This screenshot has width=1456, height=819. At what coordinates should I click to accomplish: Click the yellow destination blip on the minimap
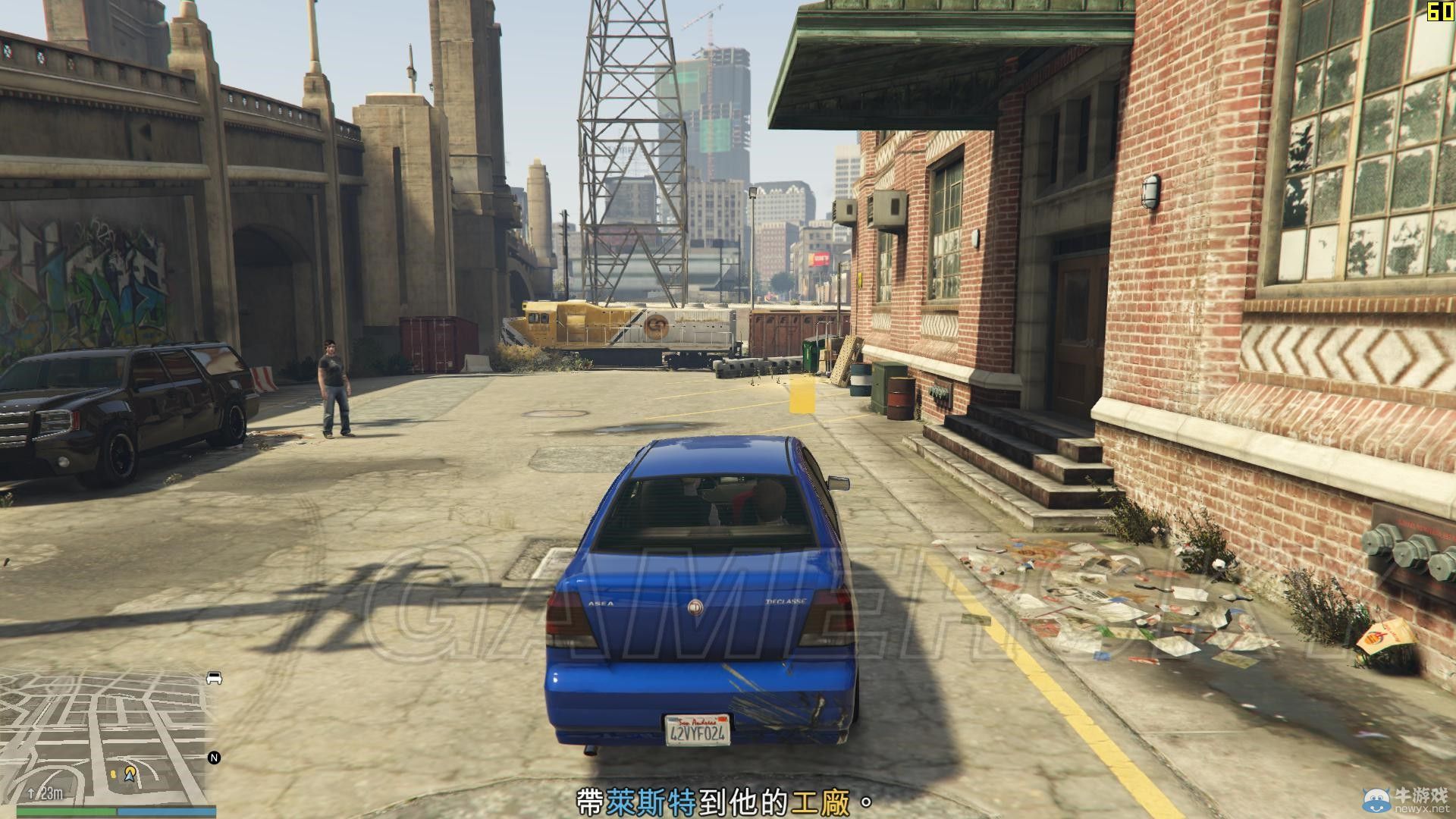(130, 772)
